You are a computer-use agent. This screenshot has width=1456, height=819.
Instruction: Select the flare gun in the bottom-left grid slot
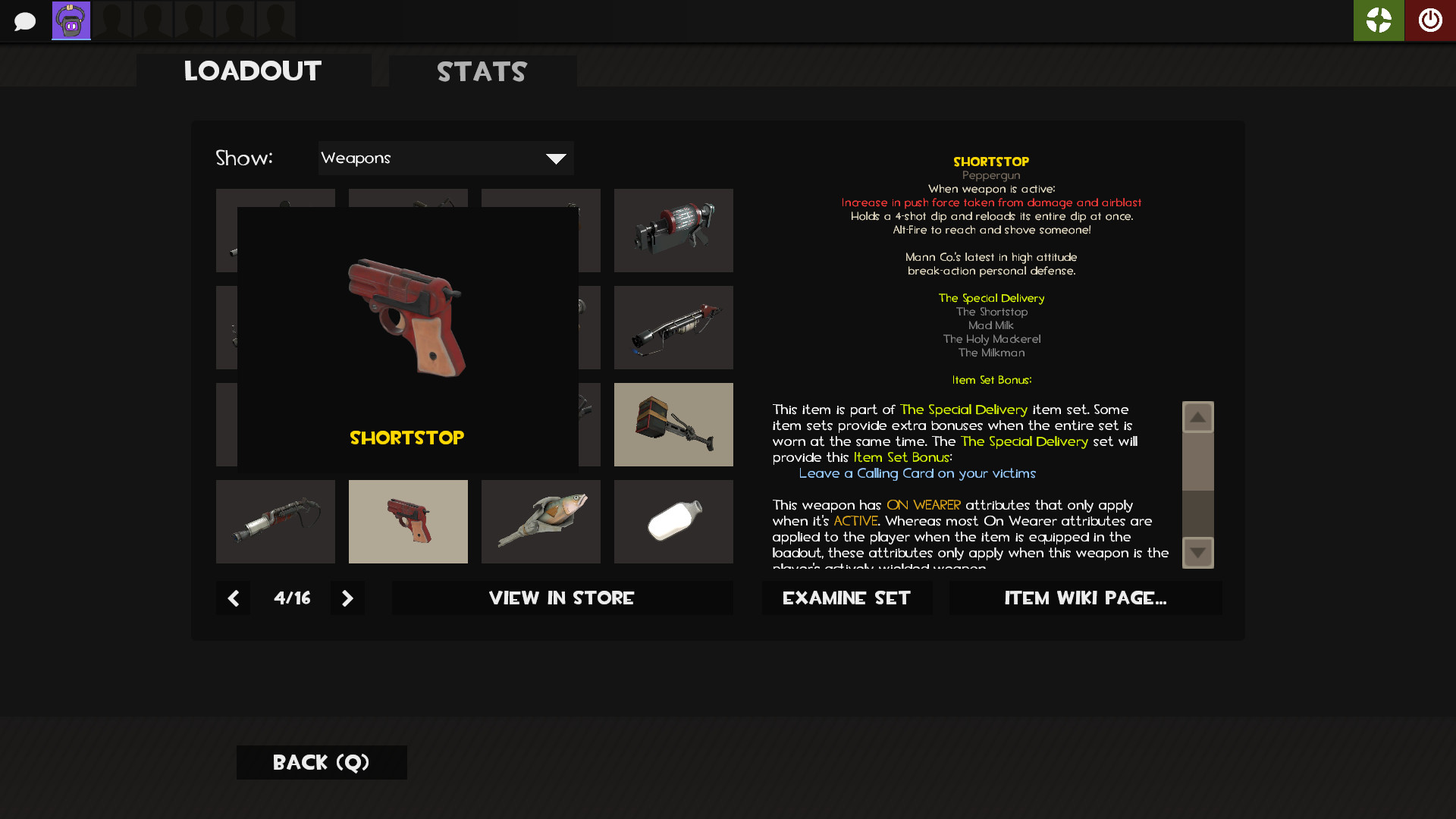coord(275,521)
